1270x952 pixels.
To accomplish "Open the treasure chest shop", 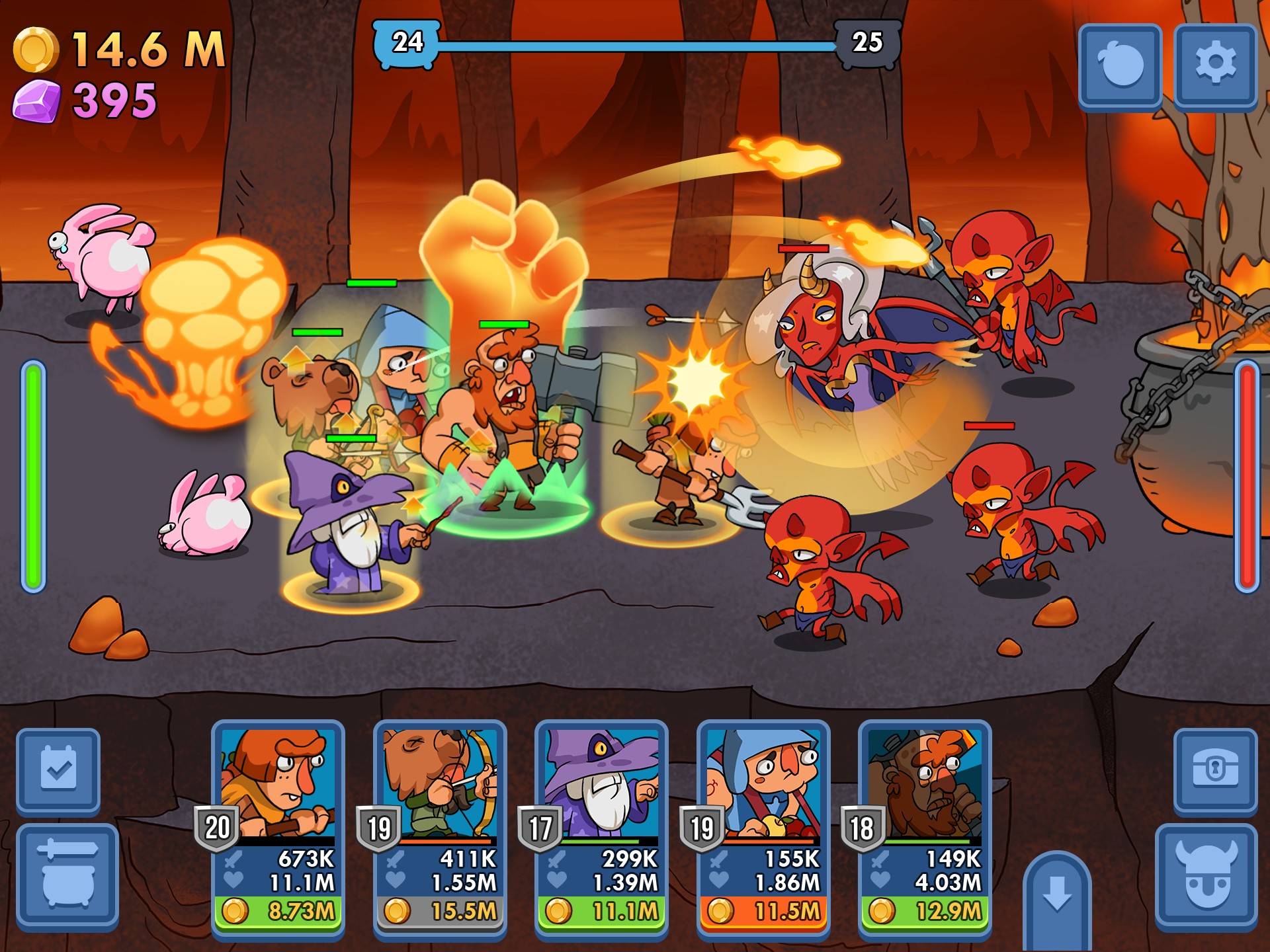I will tap(1214, 770).
